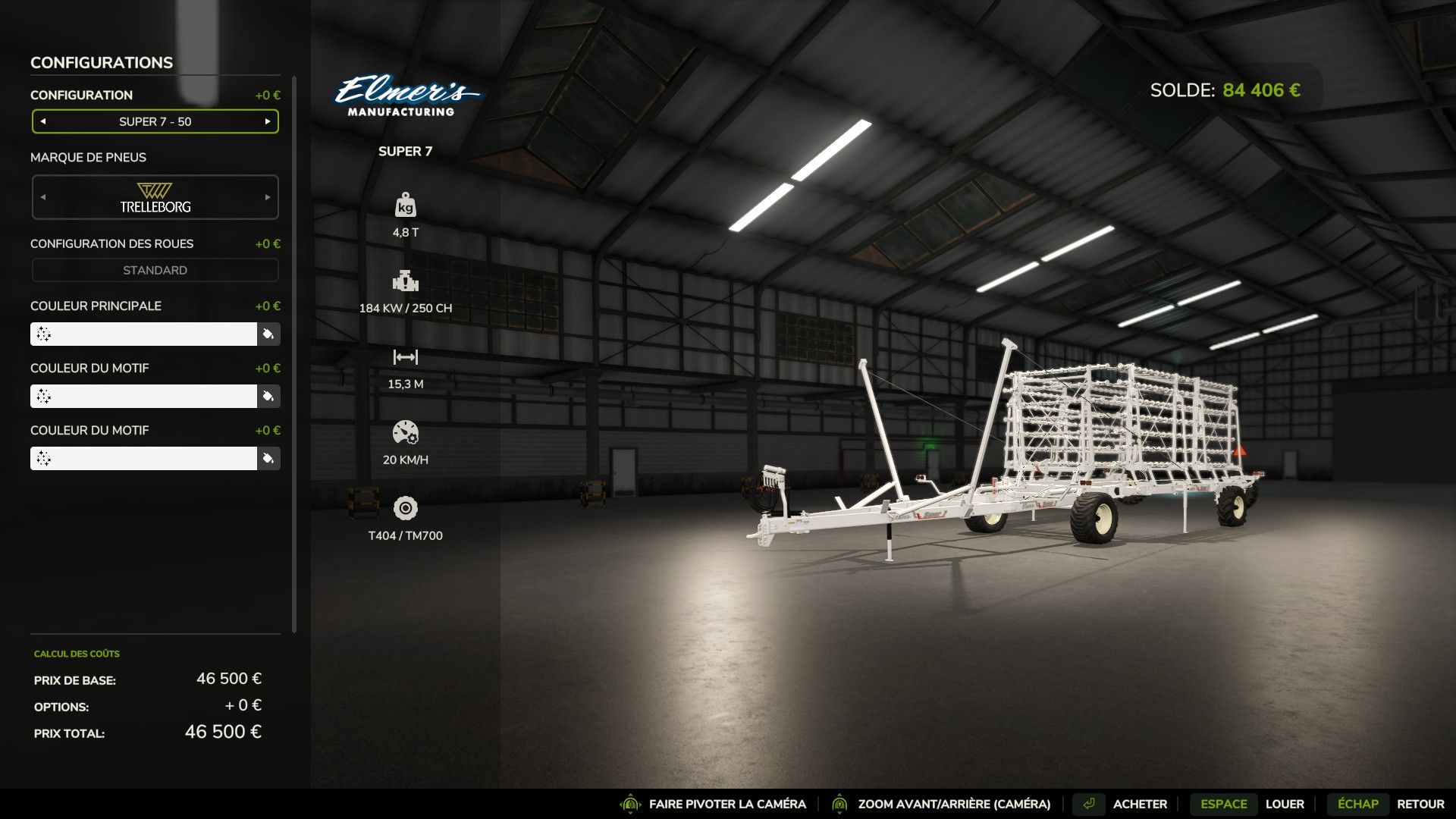Return to the shop with Retour

[1420, 804]
